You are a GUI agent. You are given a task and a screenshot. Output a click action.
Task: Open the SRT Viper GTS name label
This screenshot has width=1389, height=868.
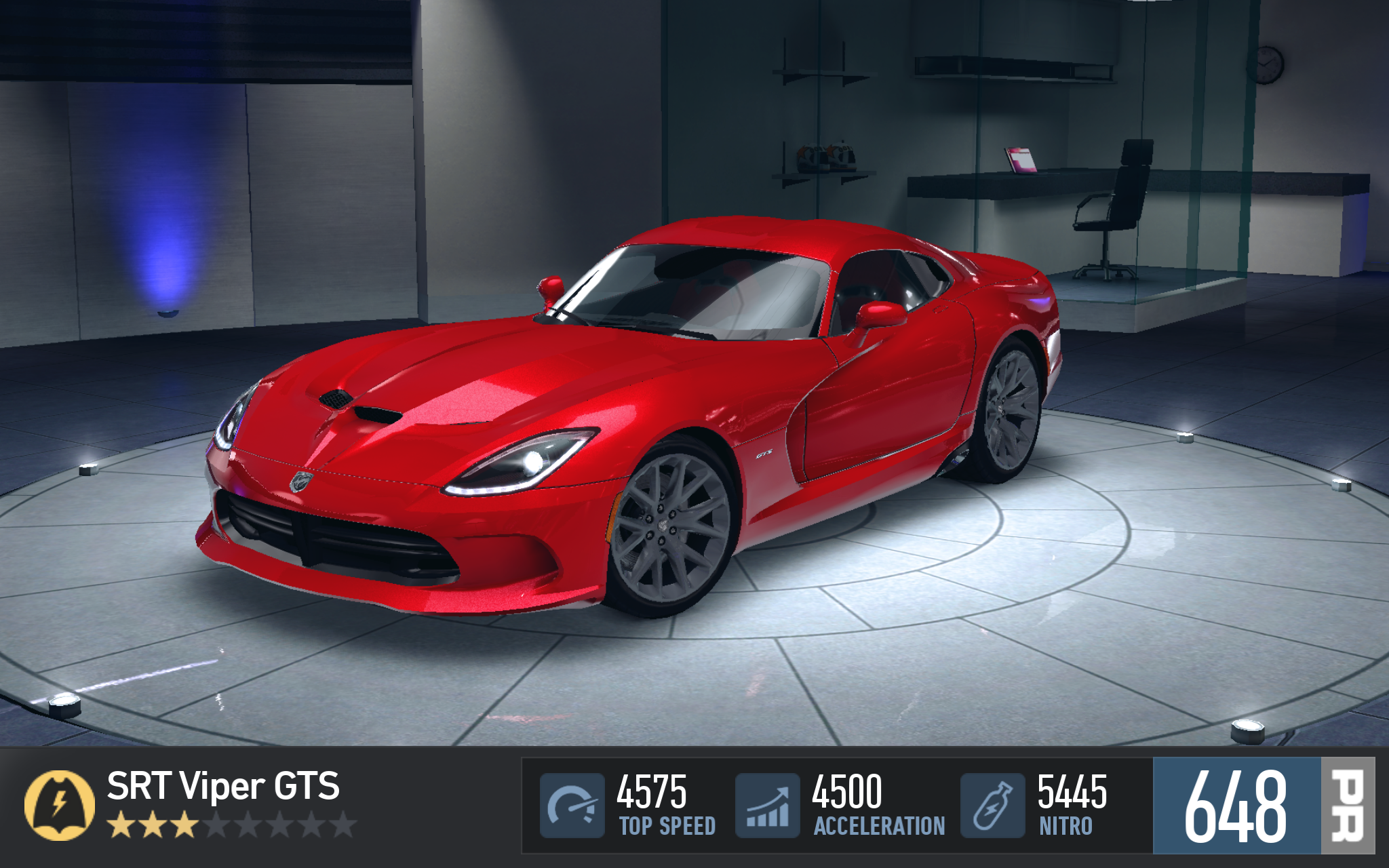coord(223,787)
